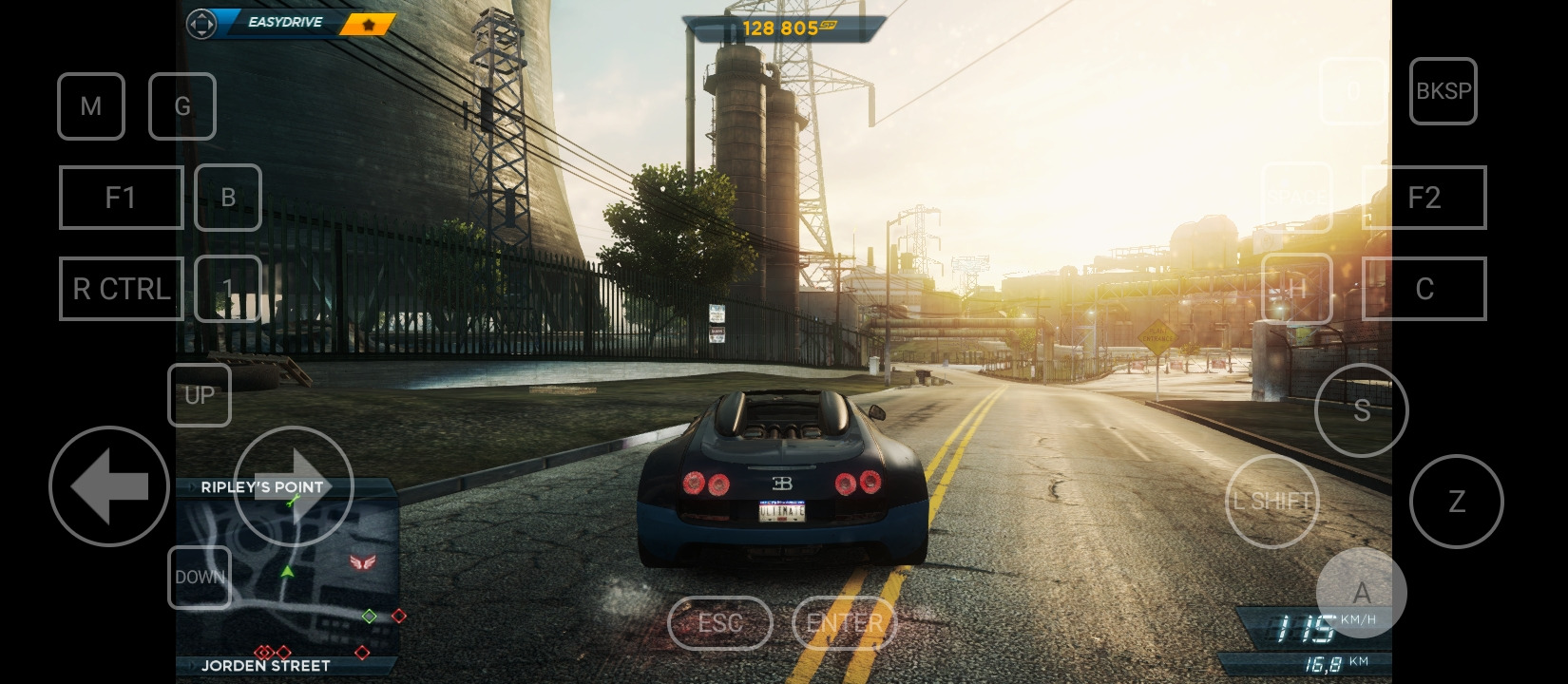Screen dimensions: 1568x684
Task: Steer with the left arrow button
Action: coord(109,486)
